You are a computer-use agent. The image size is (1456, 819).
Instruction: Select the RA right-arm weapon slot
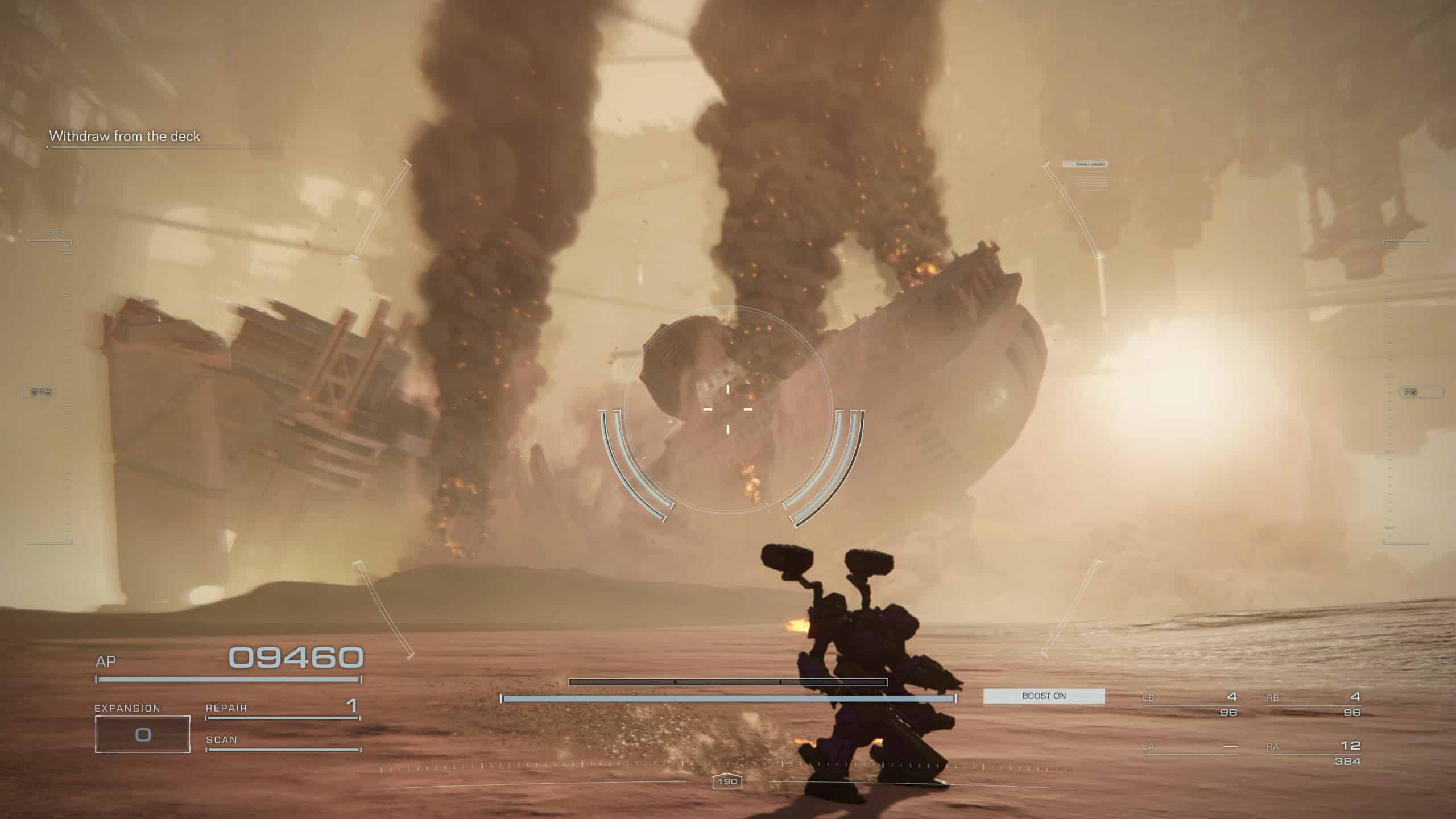pos(1313,752)
